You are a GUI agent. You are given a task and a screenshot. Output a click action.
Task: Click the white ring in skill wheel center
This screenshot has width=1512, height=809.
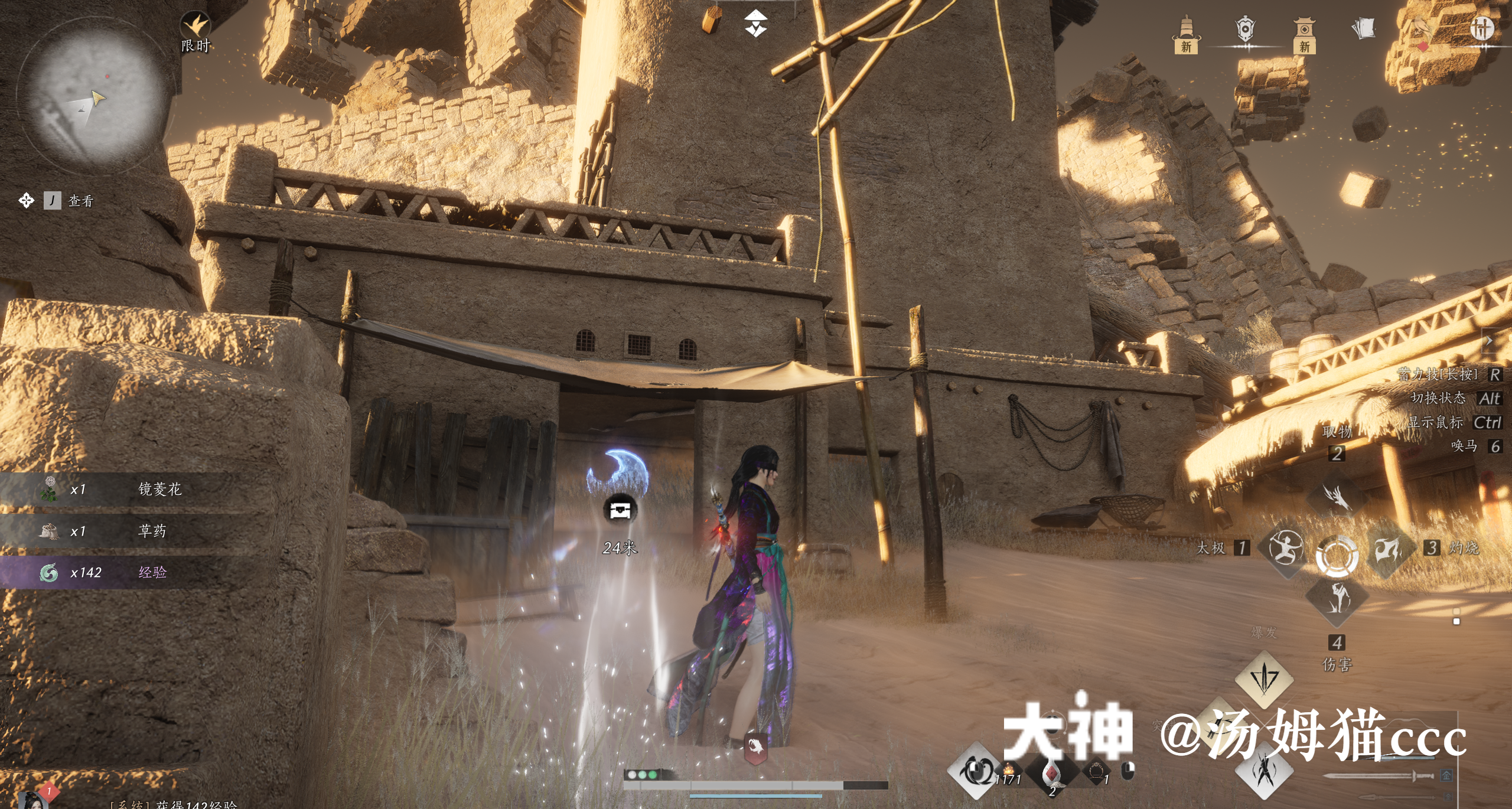pos(1337,556)
